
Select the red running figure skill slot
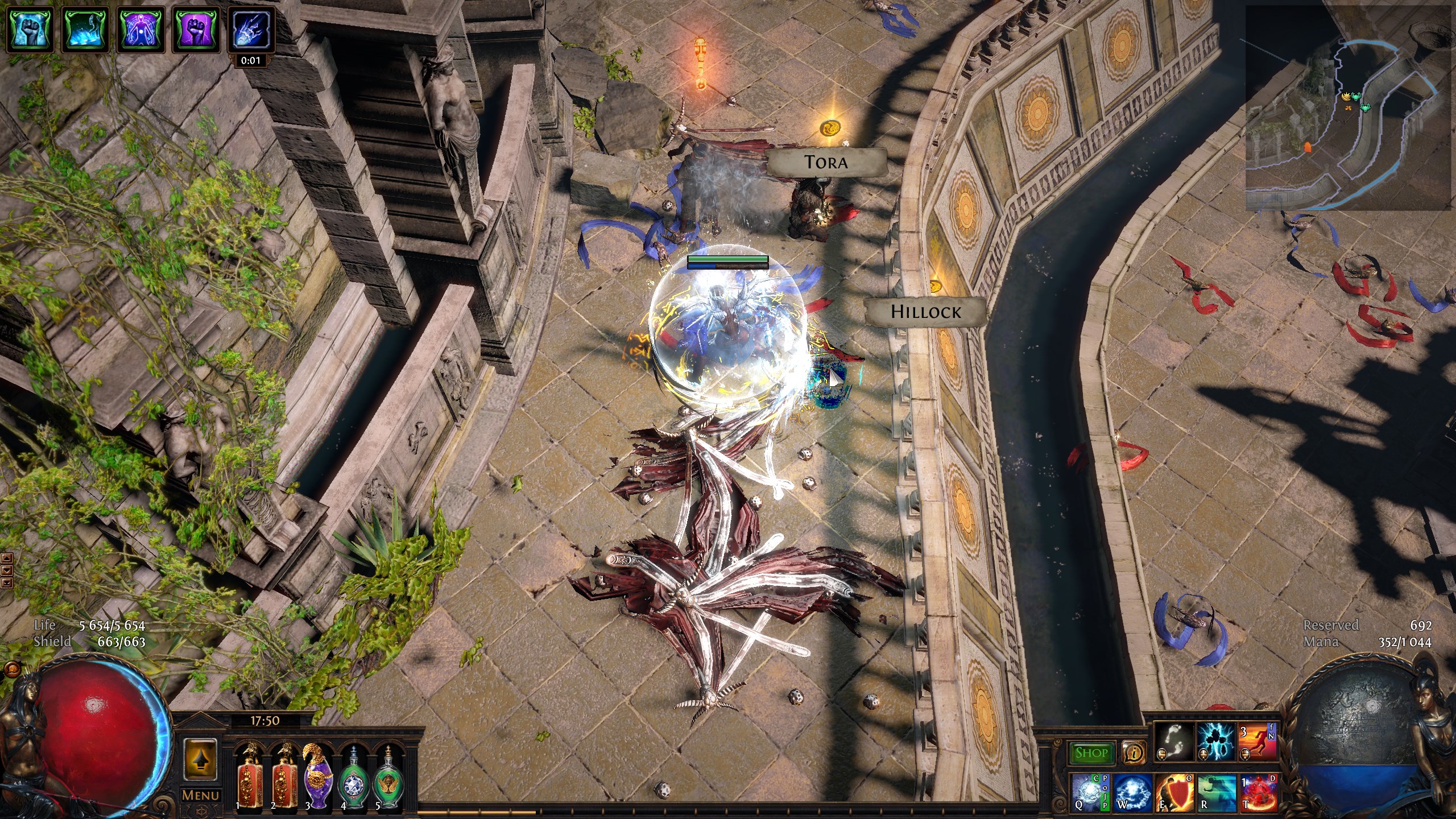(1258, 740)
